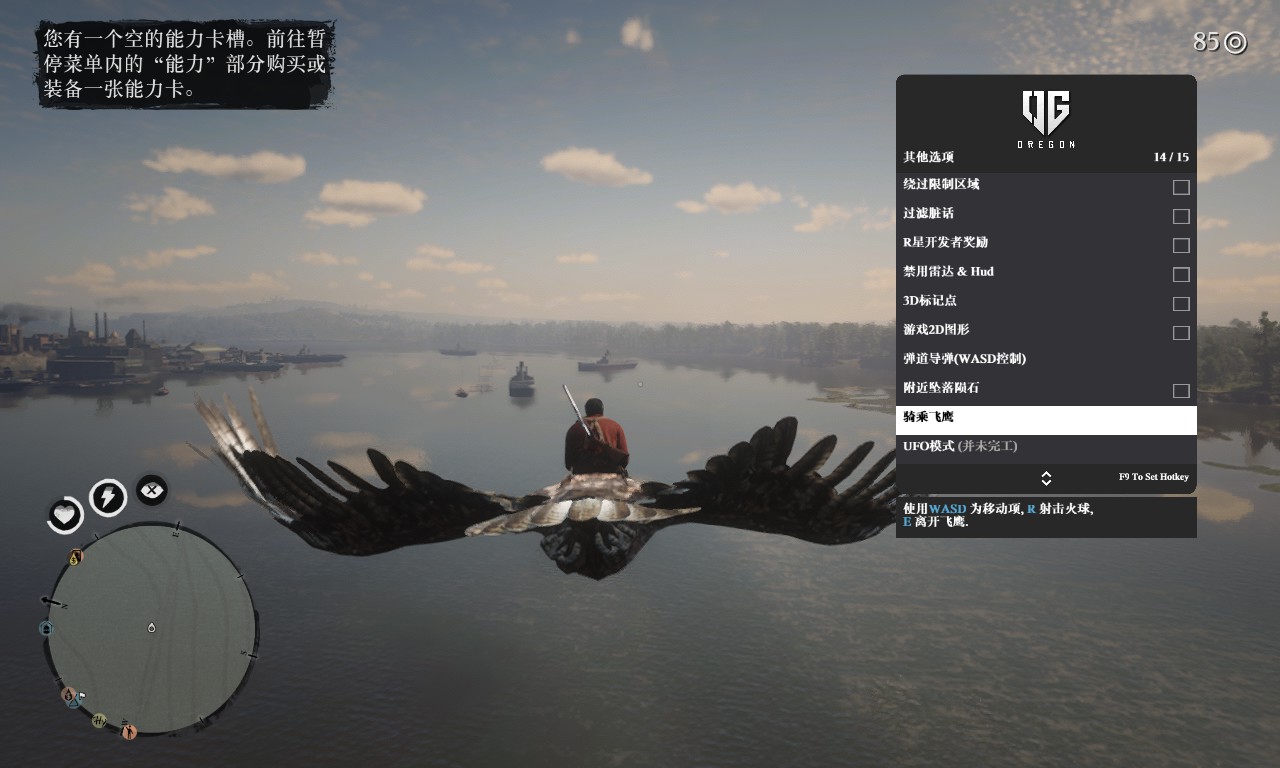Image resolution: width=1280 pixels, height=768 pixels.
Task: Click the lightning bolt stamina core
Action: tap(108, 497)
